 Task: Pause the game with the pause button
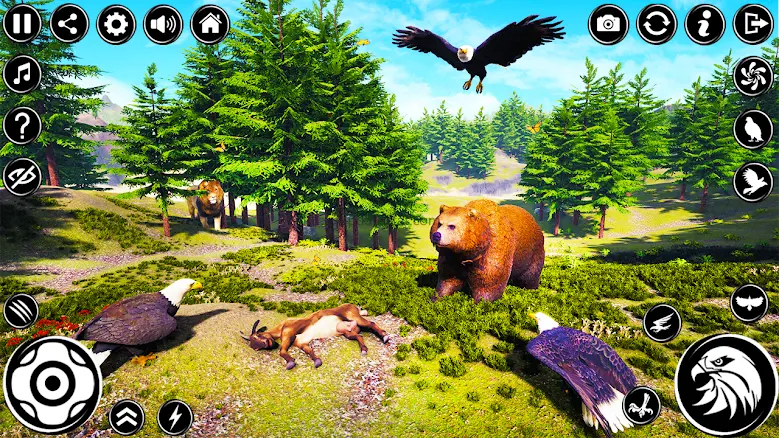coord(22,23)
